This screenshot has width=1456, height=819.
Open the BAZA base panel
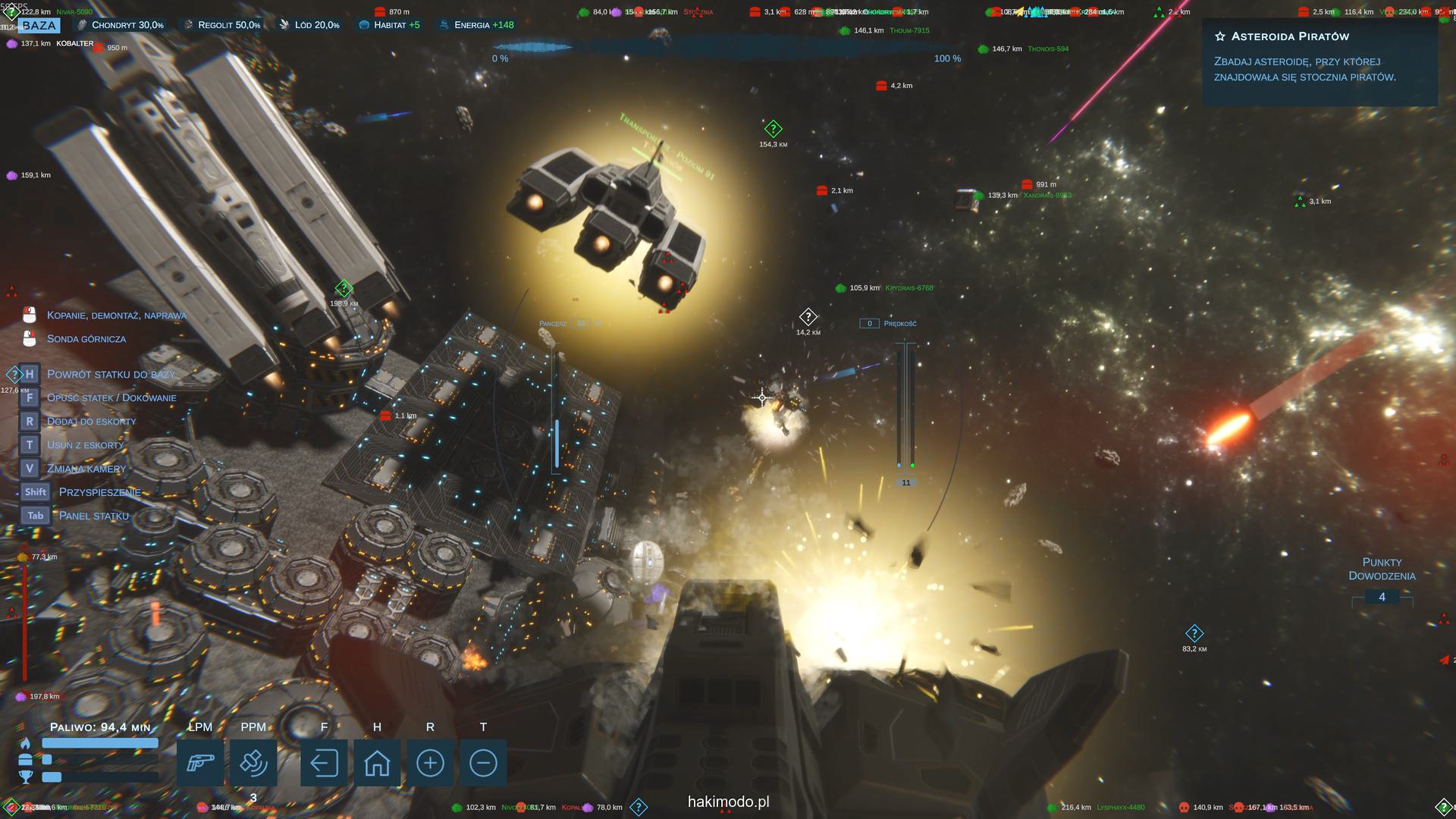[x=39, y=25]
